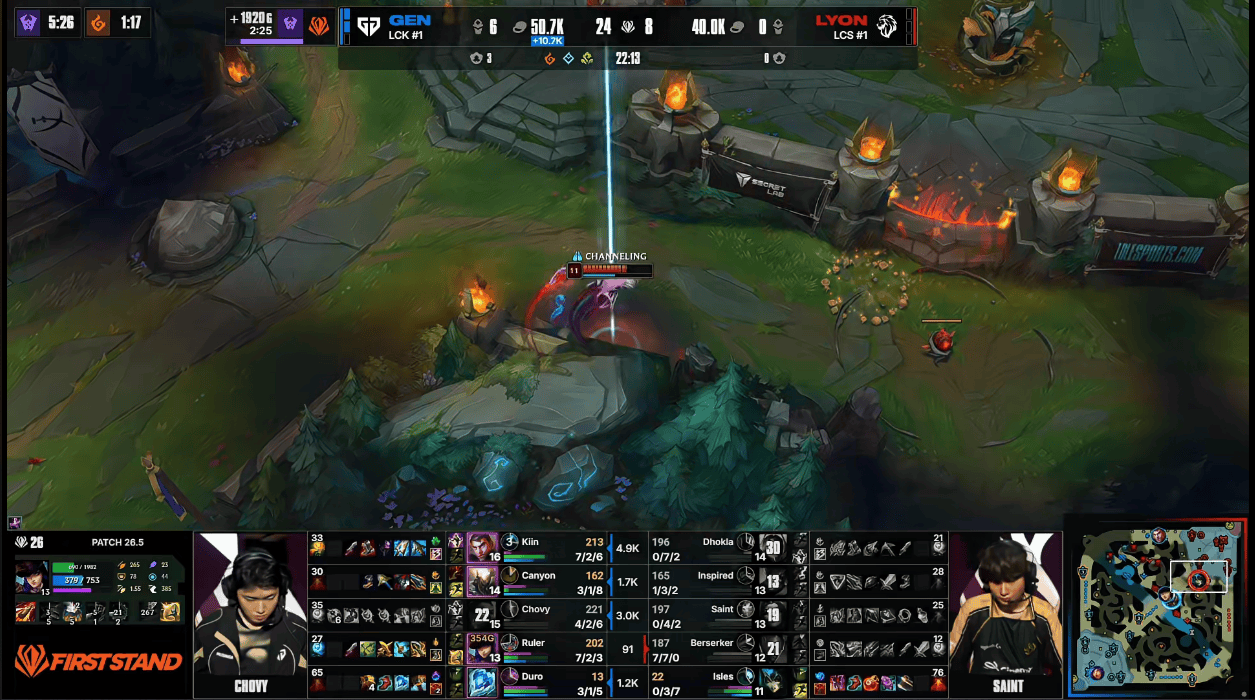Select Canyon's champion portrait in the scoreboard

click(x=482, y=581)
